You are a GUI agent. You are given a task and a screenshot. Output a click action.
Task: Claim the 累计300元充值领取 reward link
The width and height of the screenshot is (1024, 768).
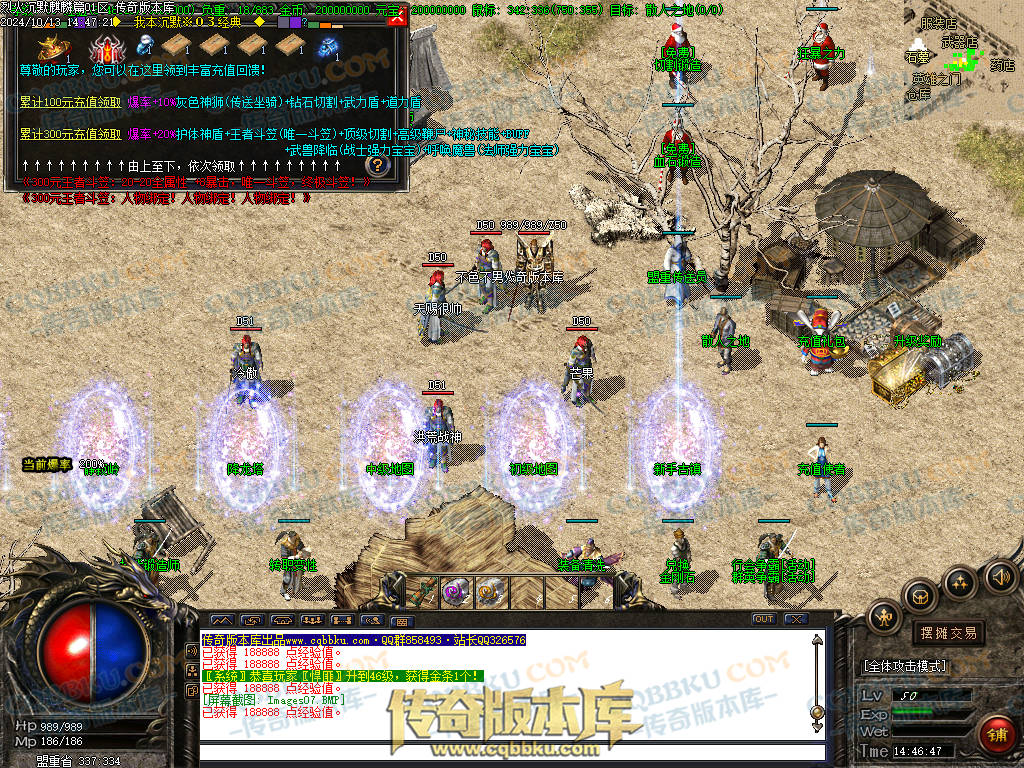(69, 134)
